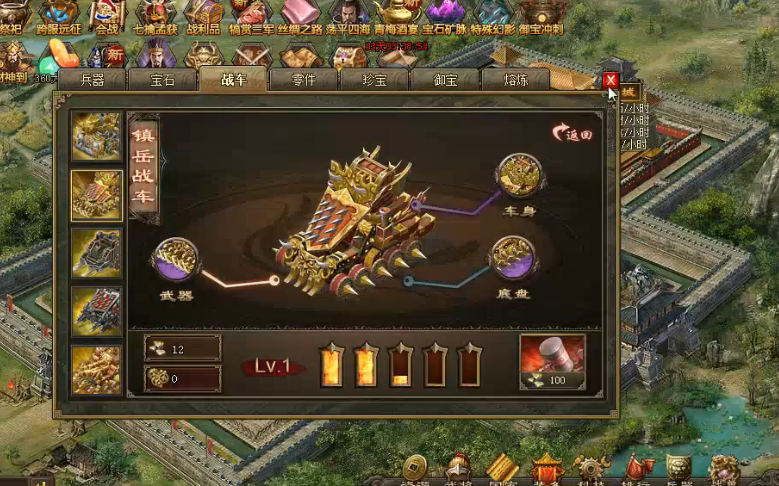Select the 车身 chariot body slot
This screenshot has width=779, height=486.
point(517,177)
